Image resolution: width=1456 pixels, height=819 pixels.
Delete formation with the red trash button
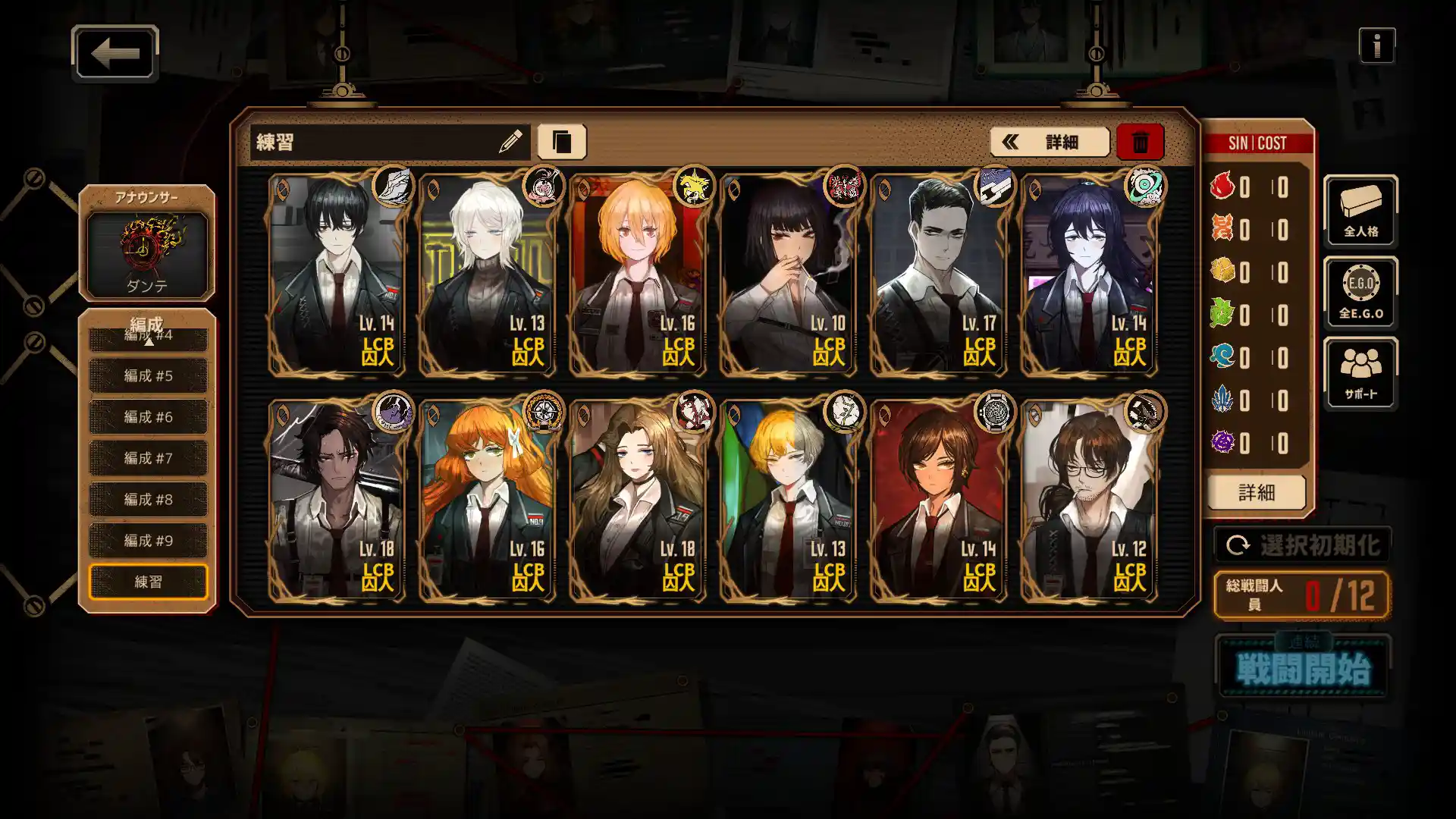1140,142
